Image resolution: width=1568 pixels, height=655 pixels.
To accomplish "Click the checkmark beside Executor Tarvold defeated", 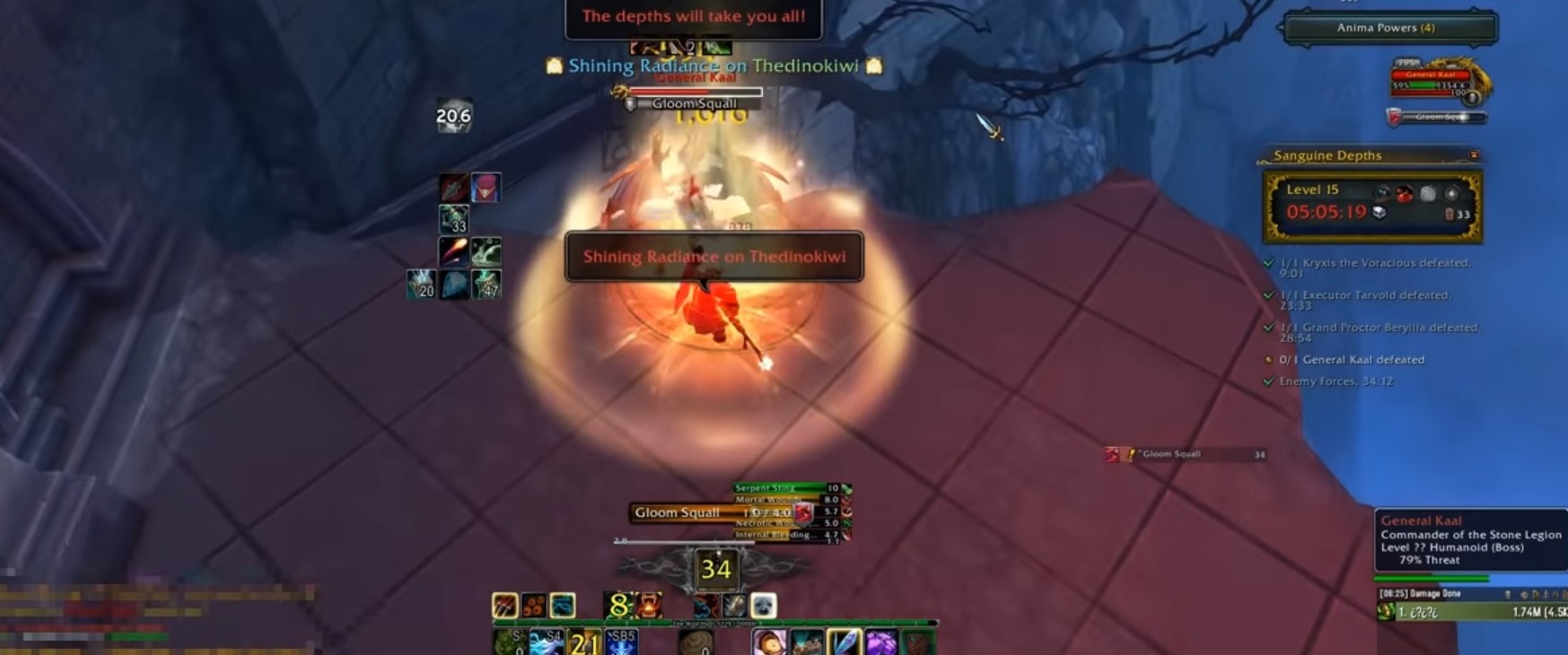I will point(1271,294).
